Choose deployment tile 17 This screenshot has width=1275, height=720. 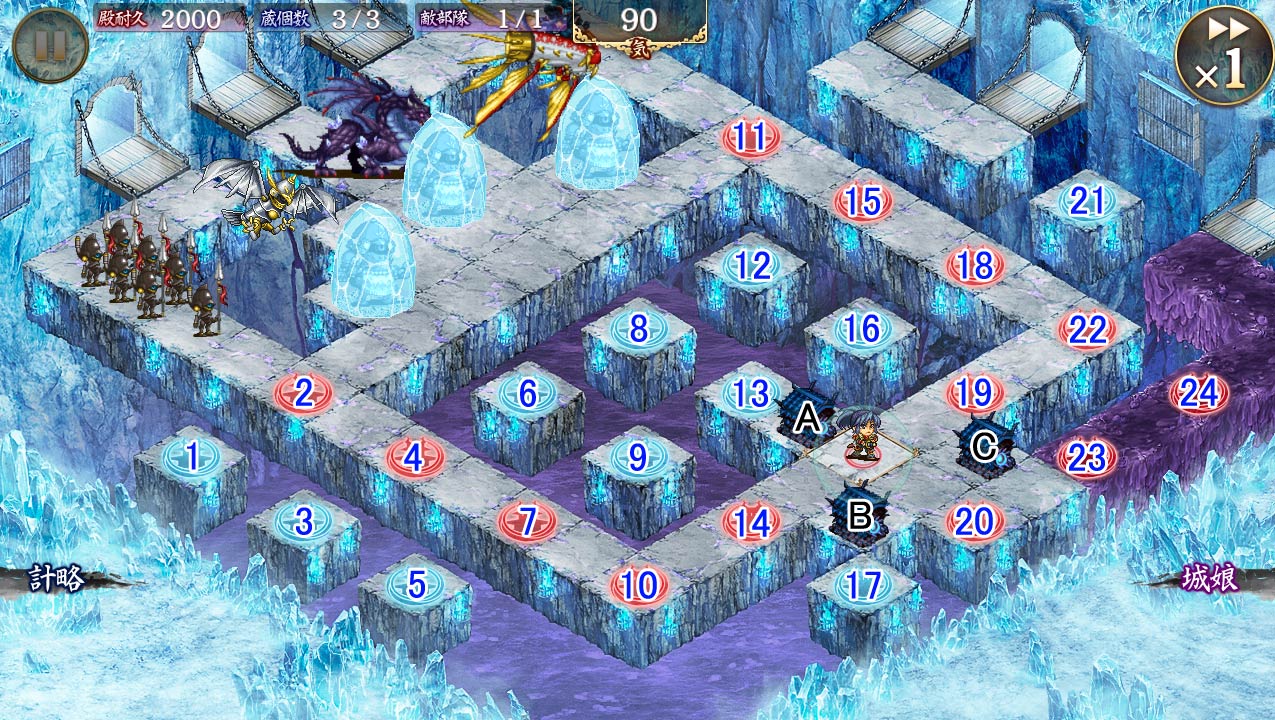tap(863, 586)
